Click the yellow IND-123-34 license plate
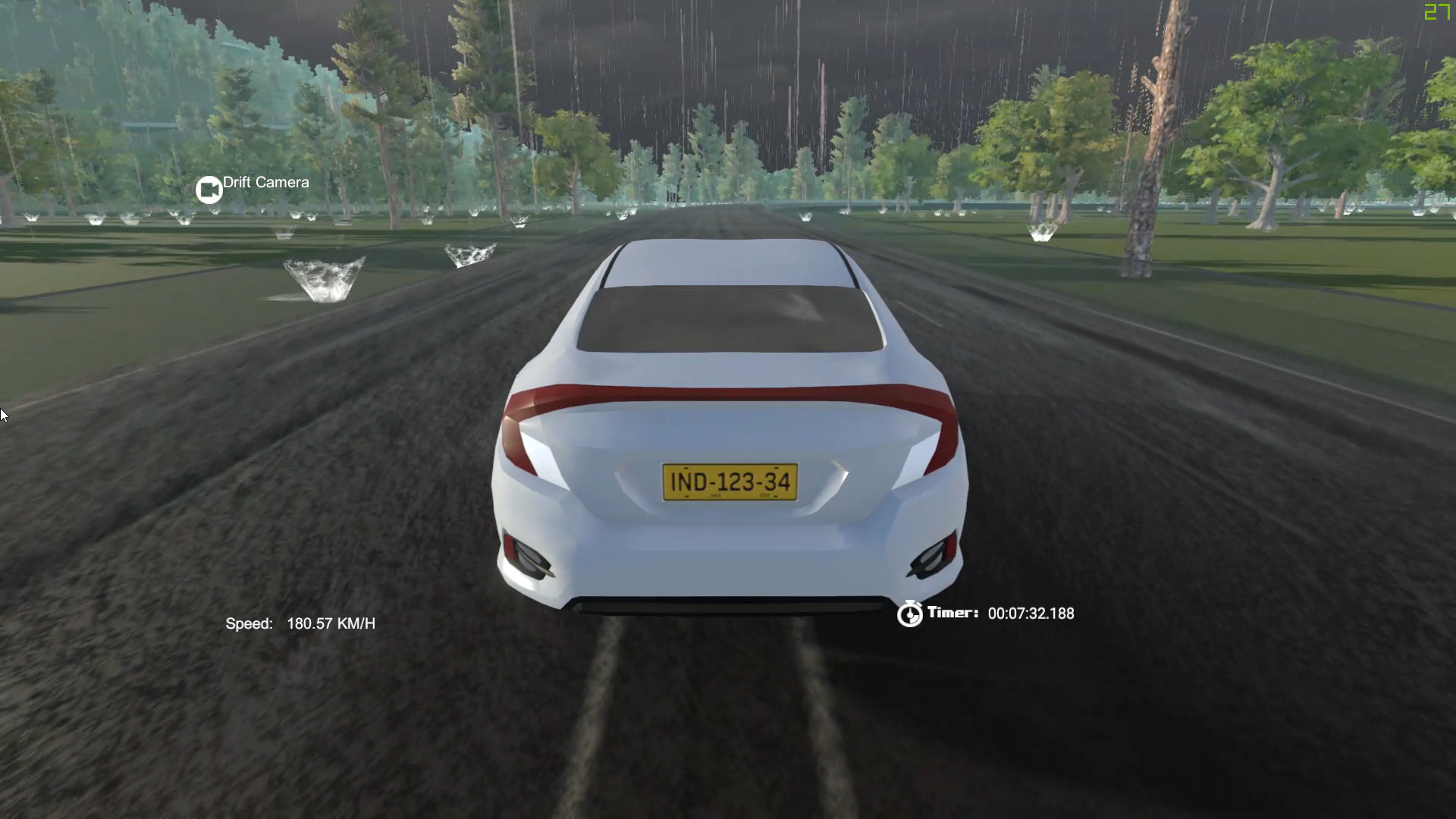This screenshot has width=1456, height=819. click(x=730, y=481)
